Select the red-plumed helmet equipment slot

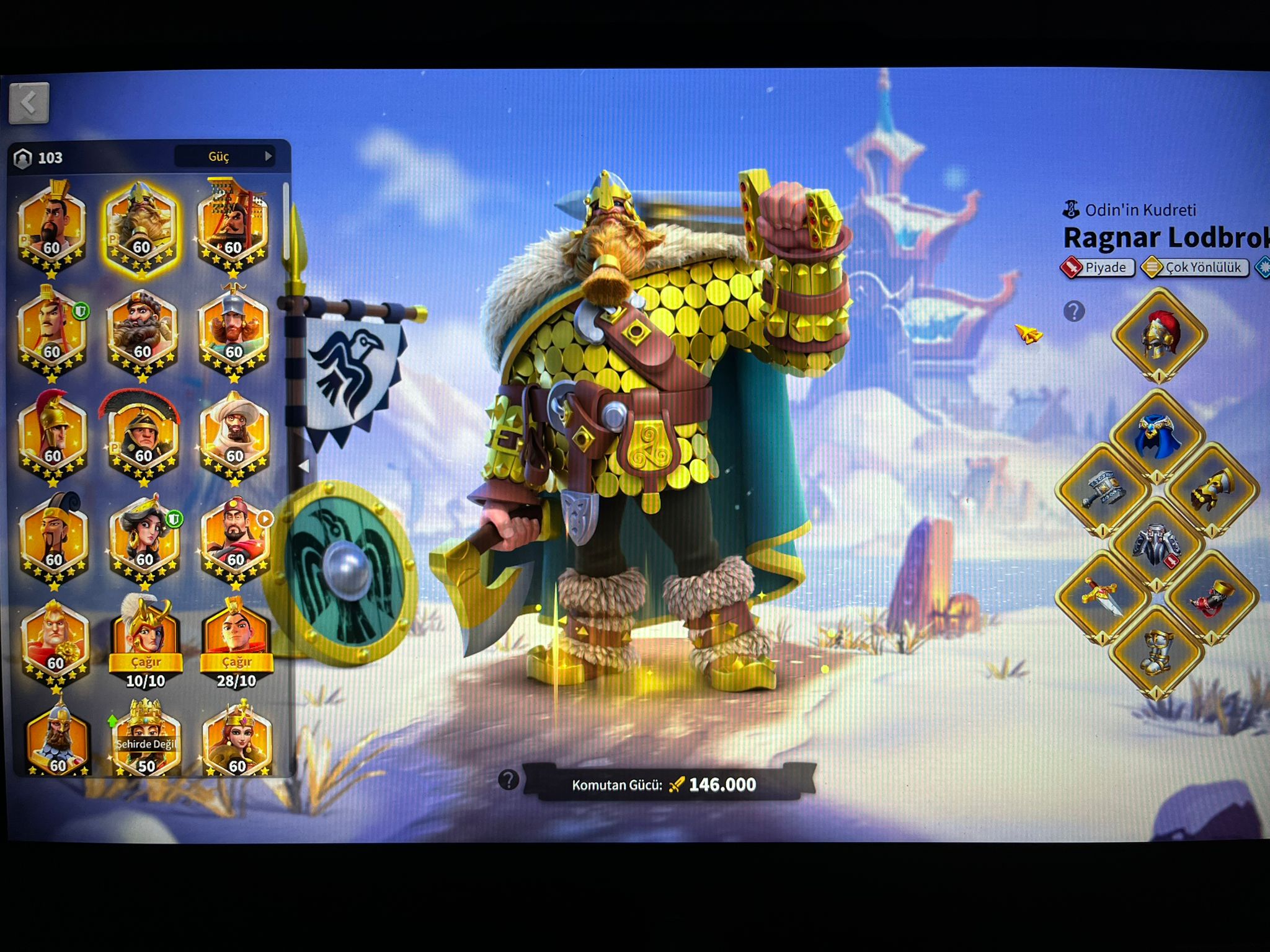click(x=1160, y=335)
